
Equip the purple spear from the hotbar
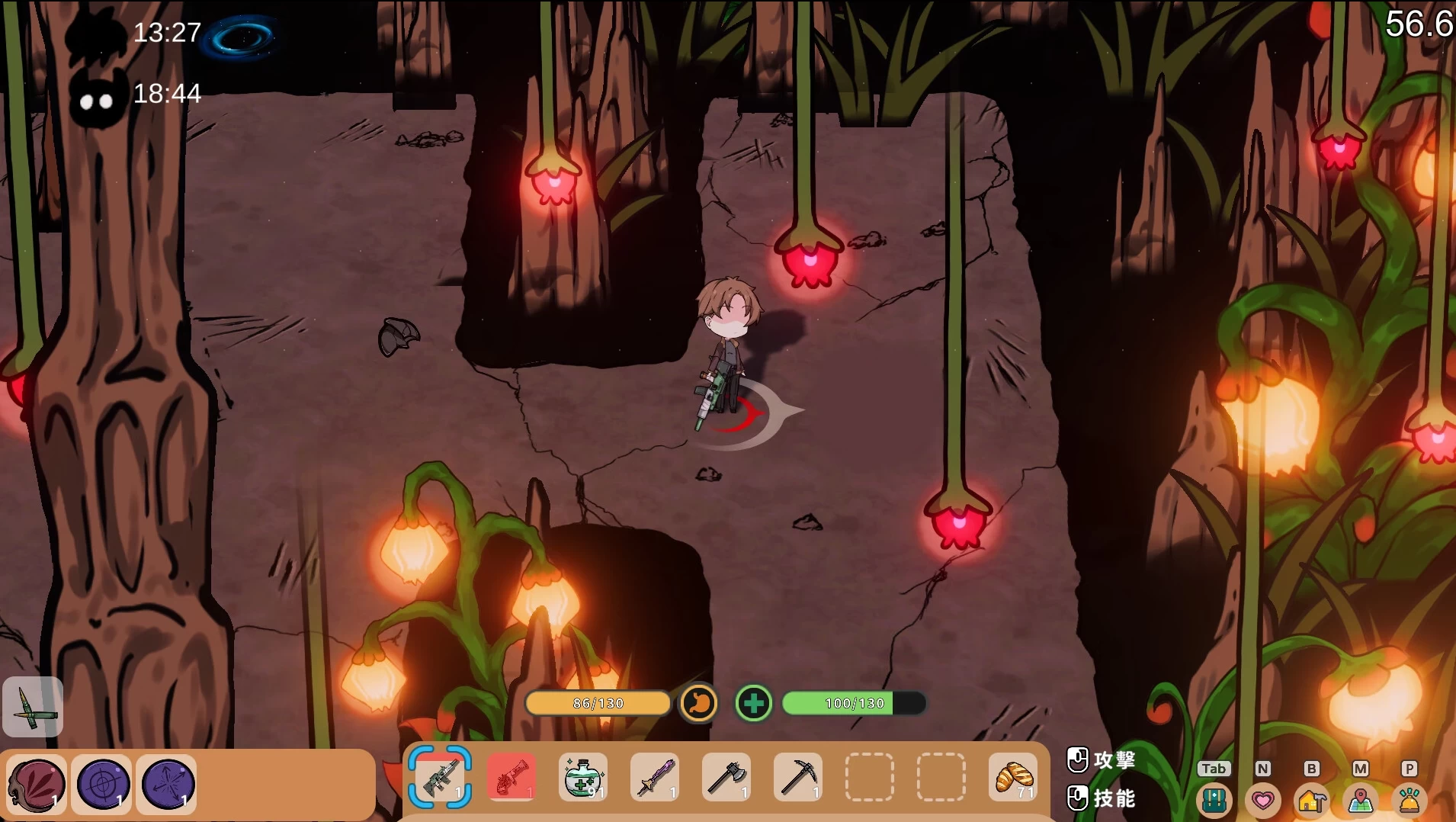click(x=655, y=777)
